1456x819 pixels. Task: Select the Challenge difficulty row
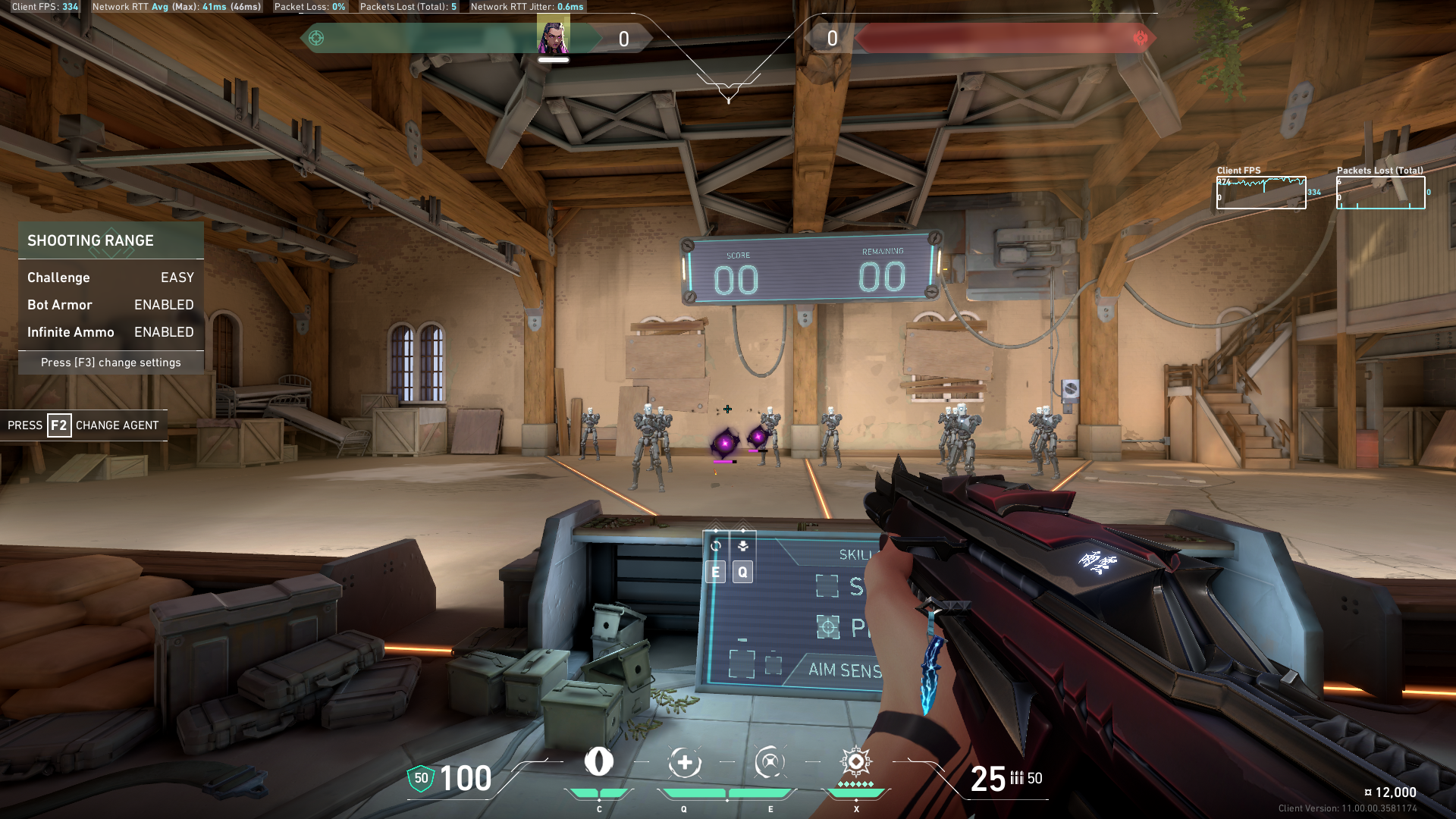click(111, 278)
